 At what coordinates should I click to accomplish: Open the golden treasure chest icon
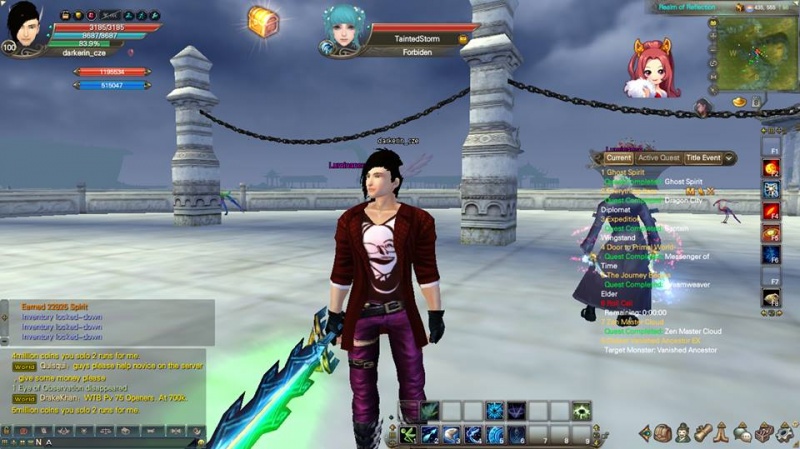[263, 22]
